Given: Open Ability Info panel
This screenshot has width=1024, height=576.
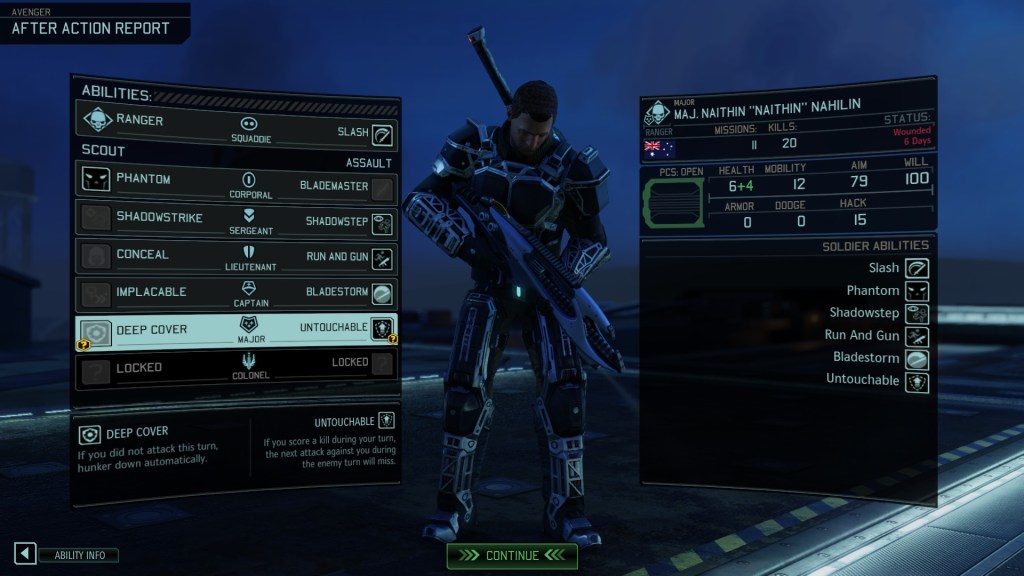Looking at the screenshot, I should (x=67, y=555).
